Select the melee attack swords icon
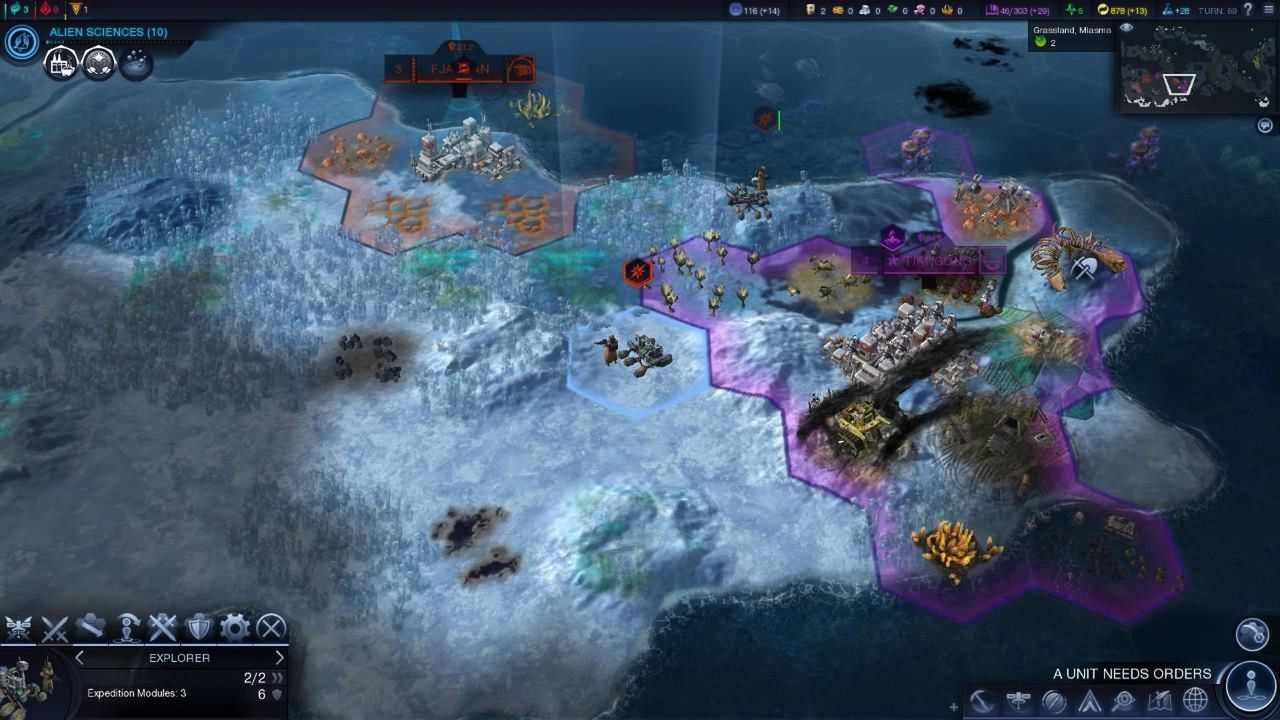The image size is (1280, 720). 55,628
